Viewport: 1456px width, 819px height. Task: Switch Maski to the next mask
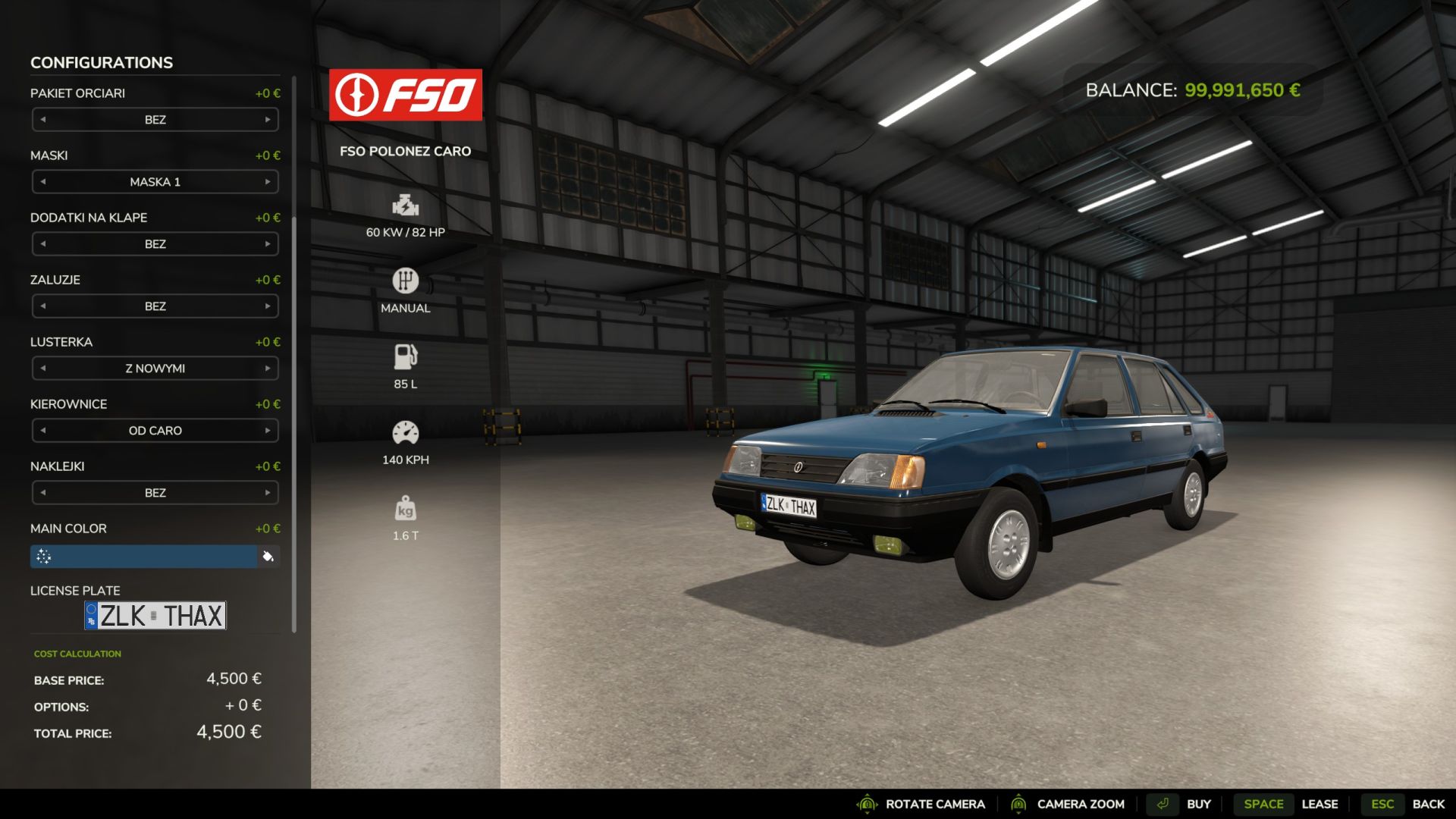268,182
